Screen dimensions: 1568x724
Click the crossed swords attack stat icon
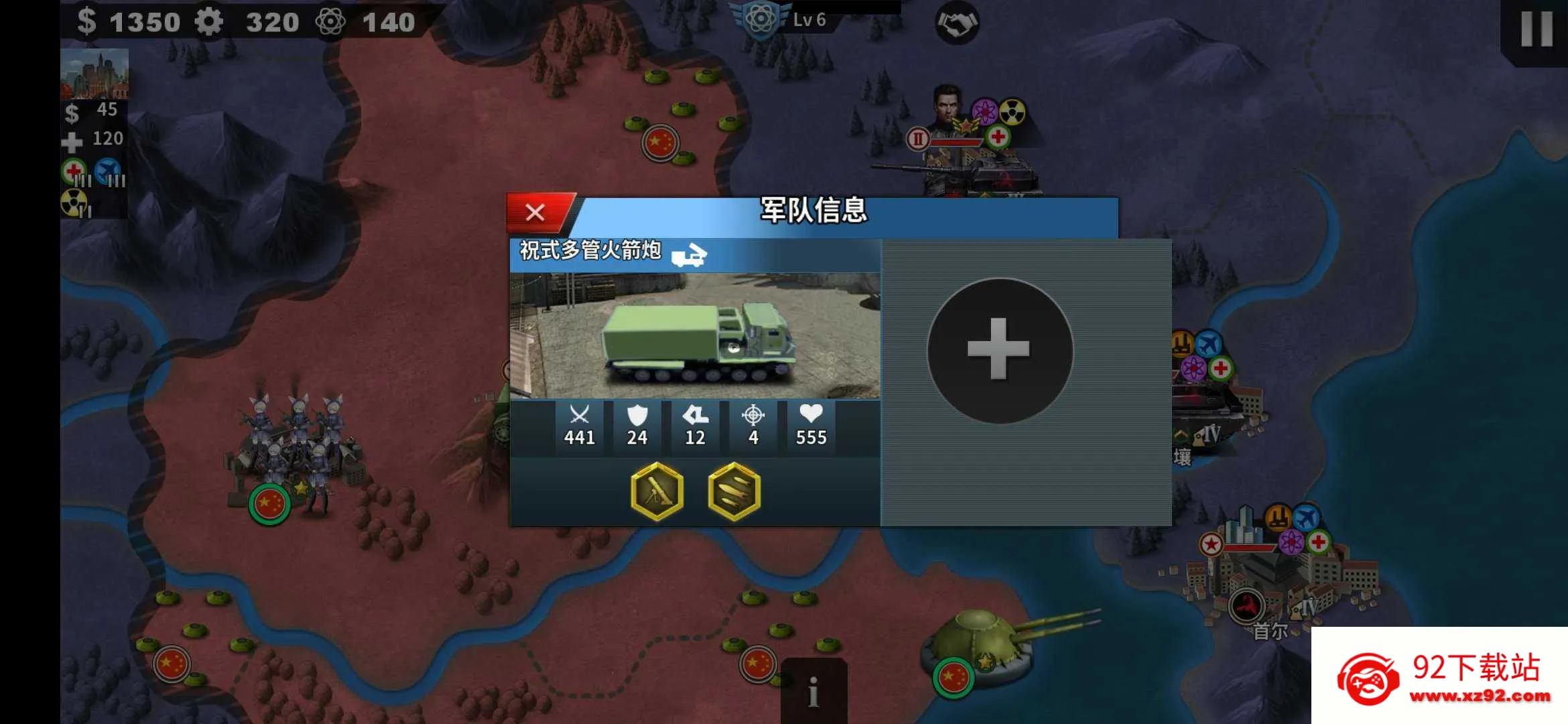[x=579, y=417]
